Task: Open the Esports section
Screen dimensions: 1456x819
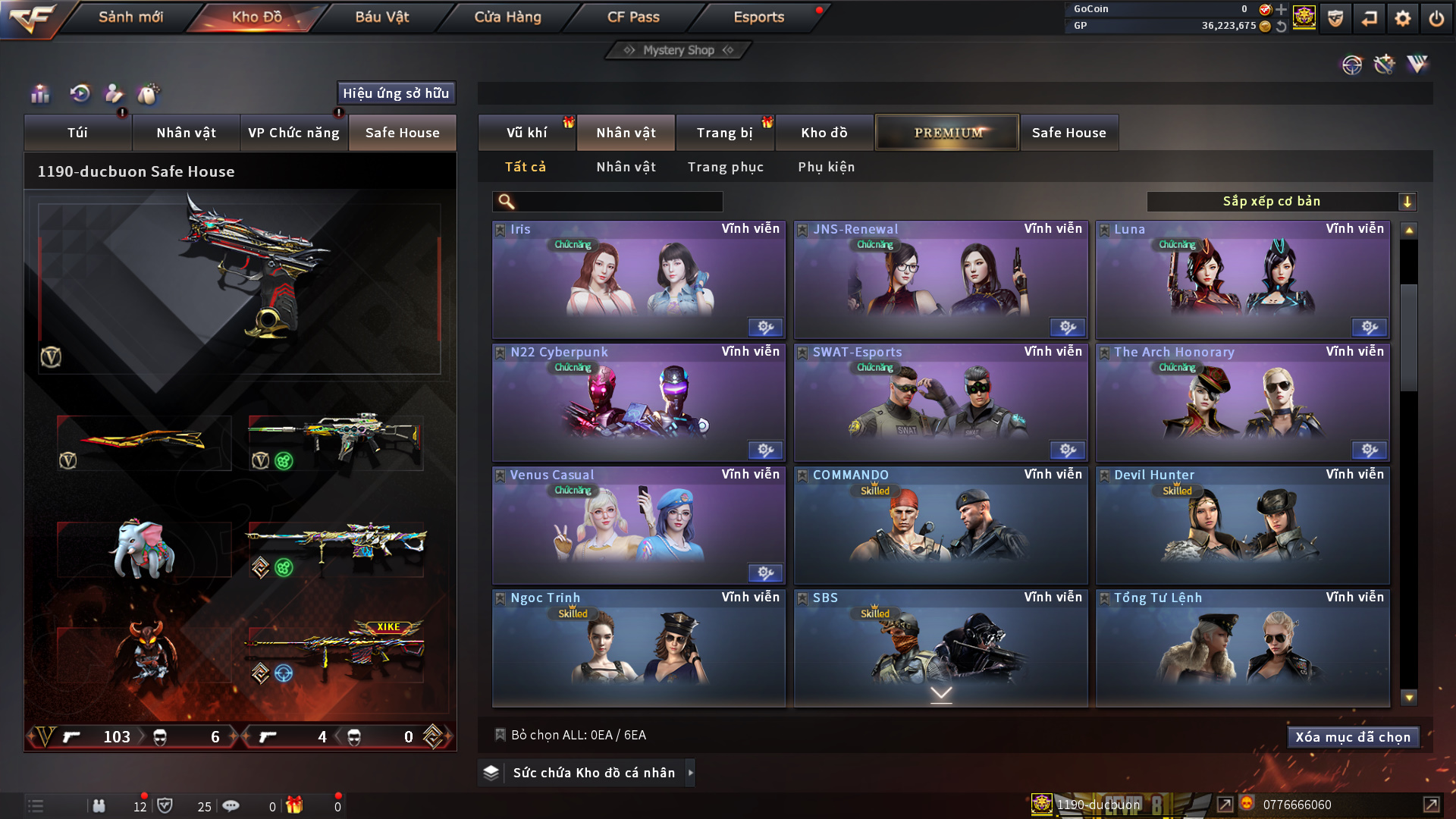Action: pos(758,17)
